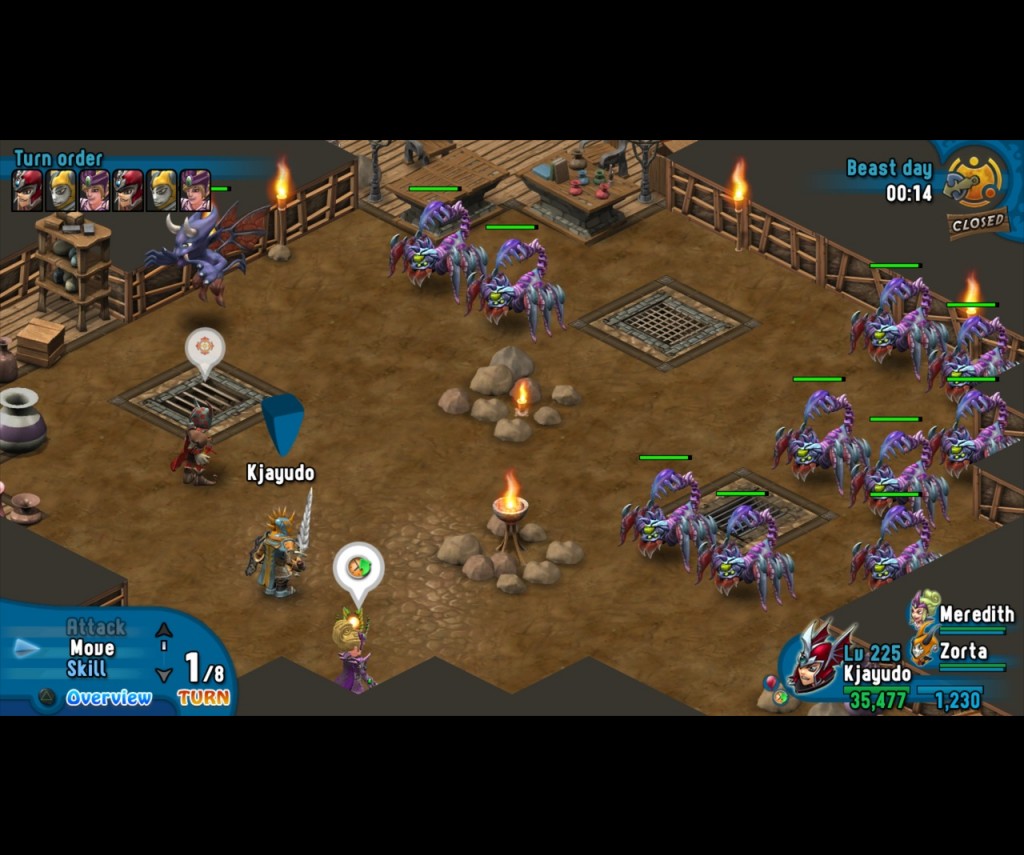Viewport: 1024px width, 855px height.
Task: Click the target speech bubble marker
Action: tap(205, 347)
